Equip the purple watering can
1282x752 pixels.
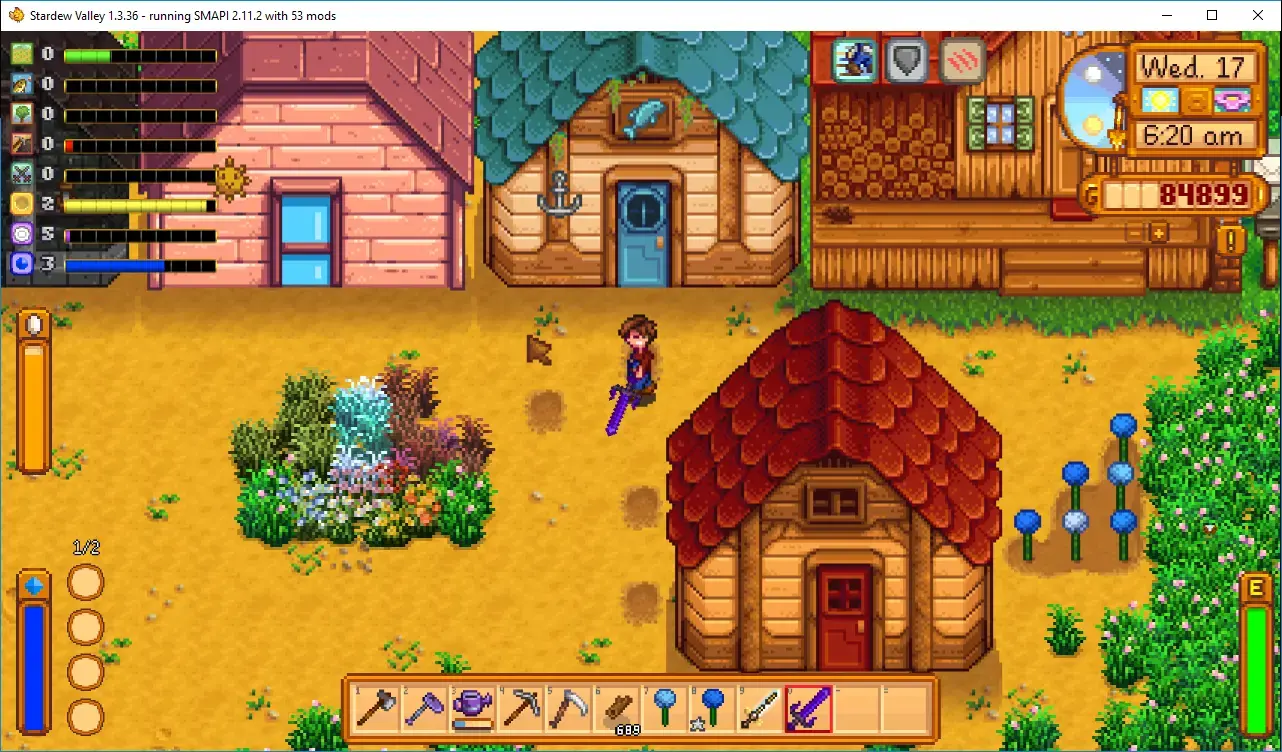click(471, 709)
